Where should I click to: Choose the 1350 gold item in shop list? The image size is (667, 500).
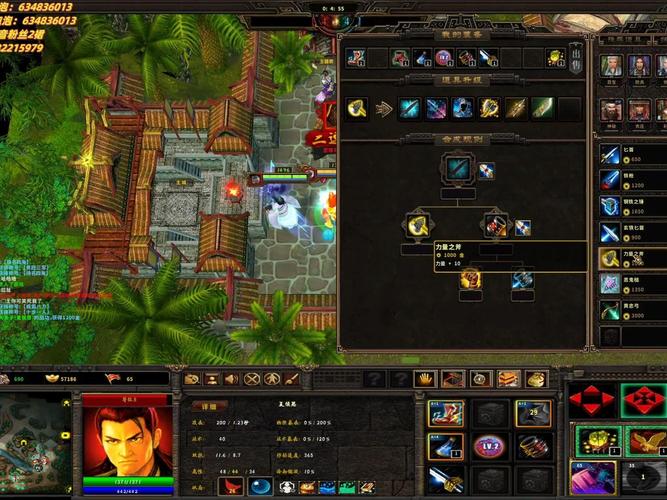point(611,284)
